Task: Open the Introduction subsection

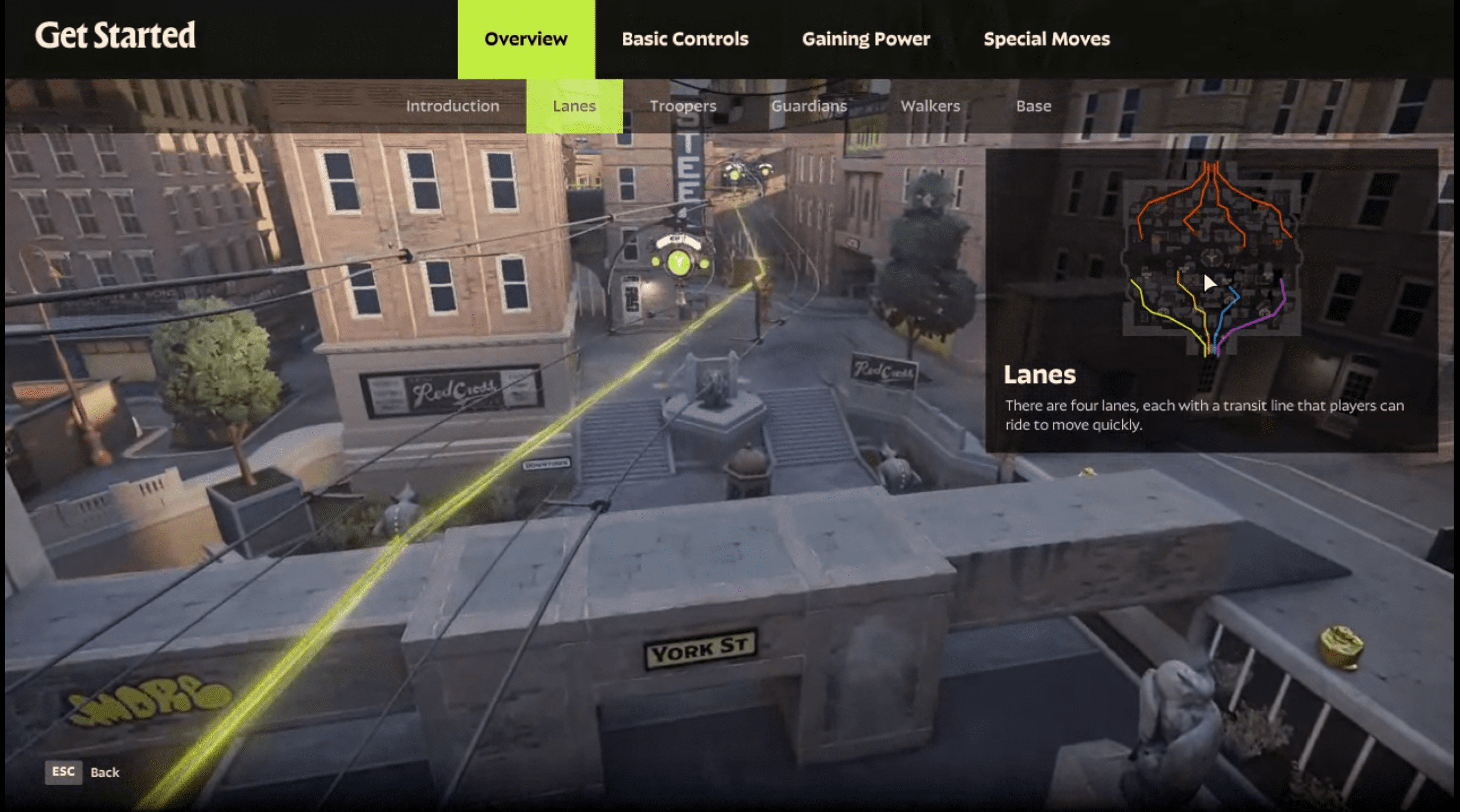Action: coord(452,106)
